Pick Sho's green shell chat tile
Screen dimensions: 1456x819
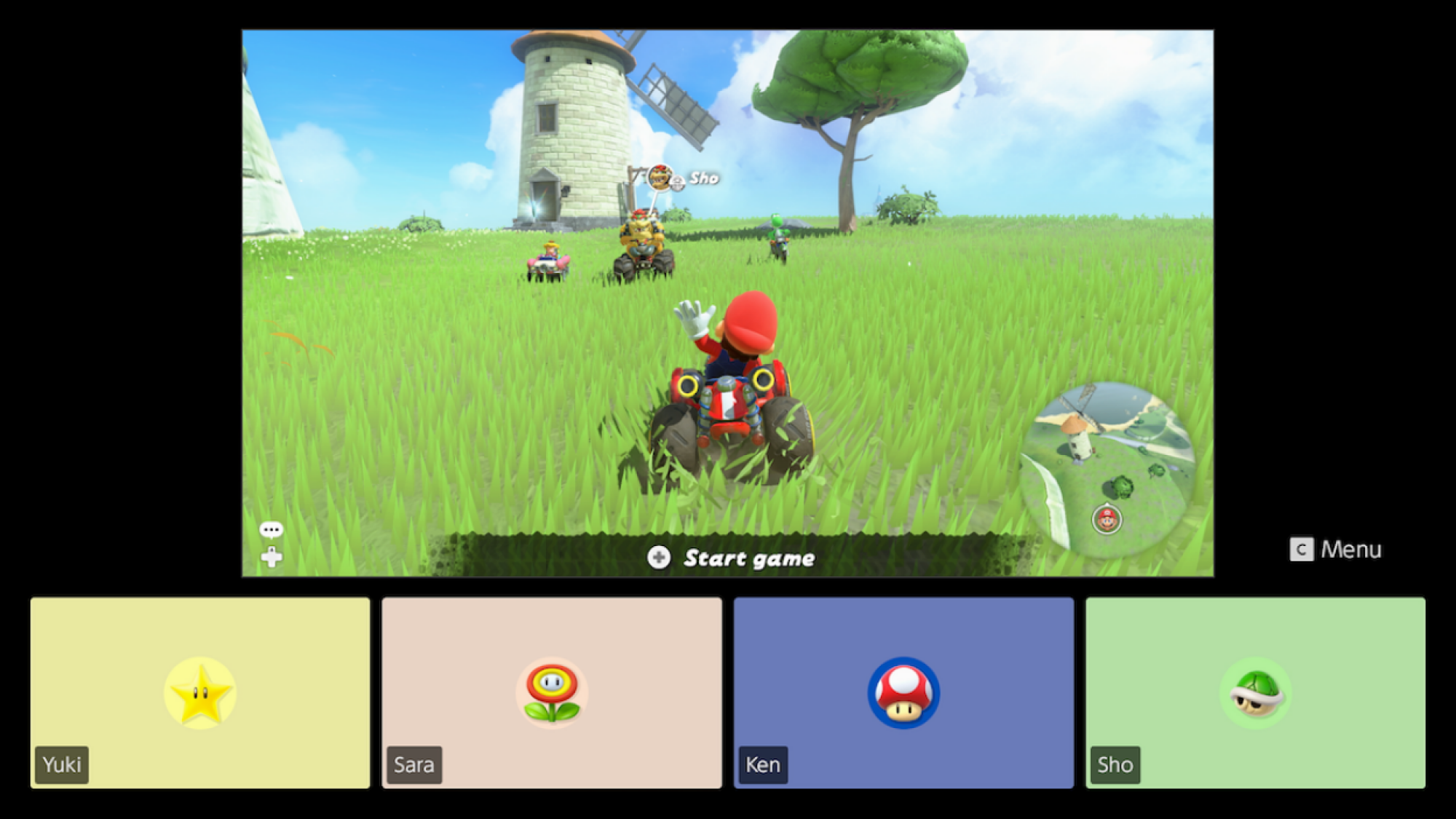pos(1255,692)
